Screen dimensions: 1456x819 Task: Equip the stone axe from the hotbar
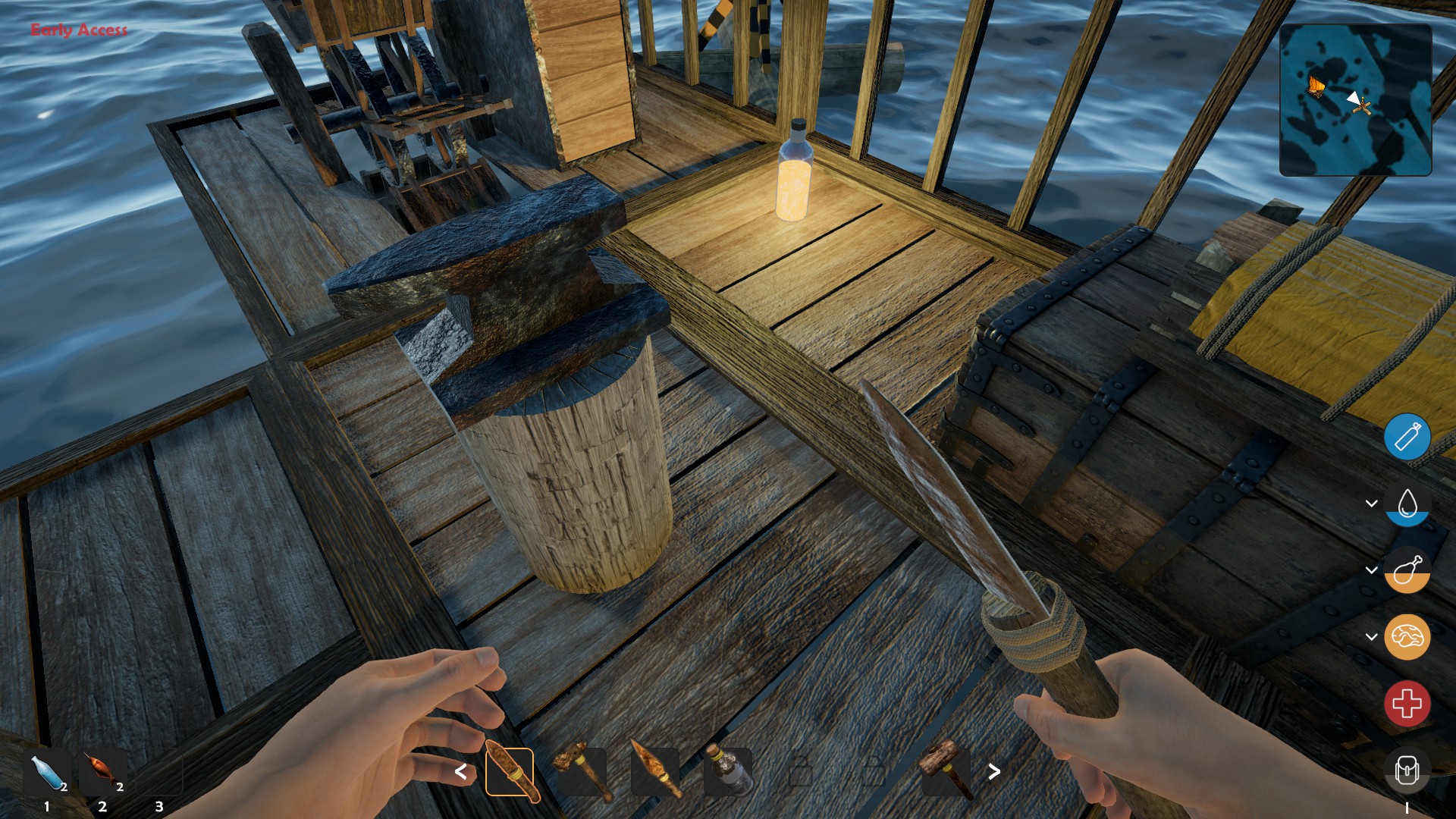pos(582,772)
